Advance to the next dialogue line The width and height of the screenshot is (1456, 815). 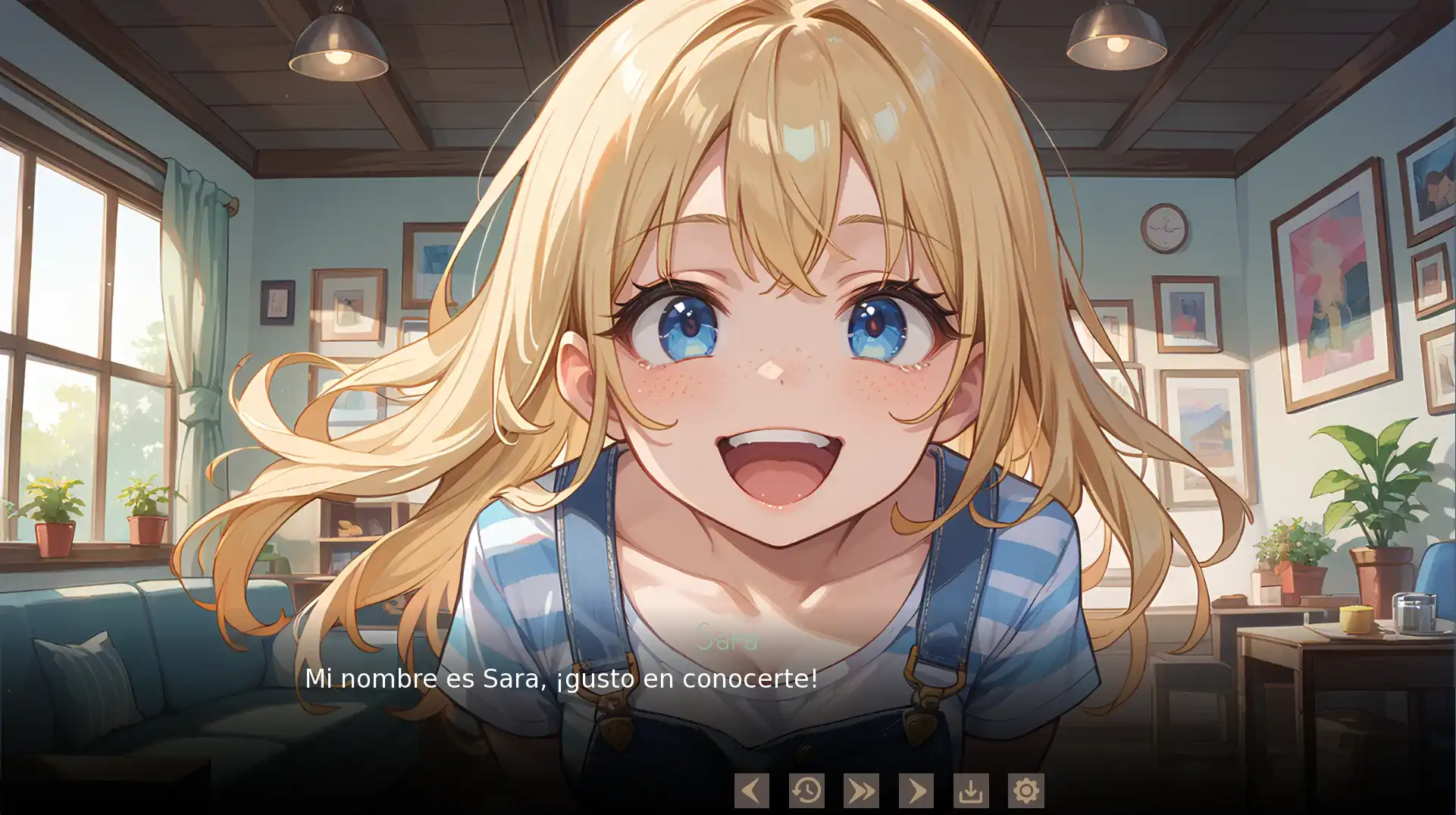point(916,791)
